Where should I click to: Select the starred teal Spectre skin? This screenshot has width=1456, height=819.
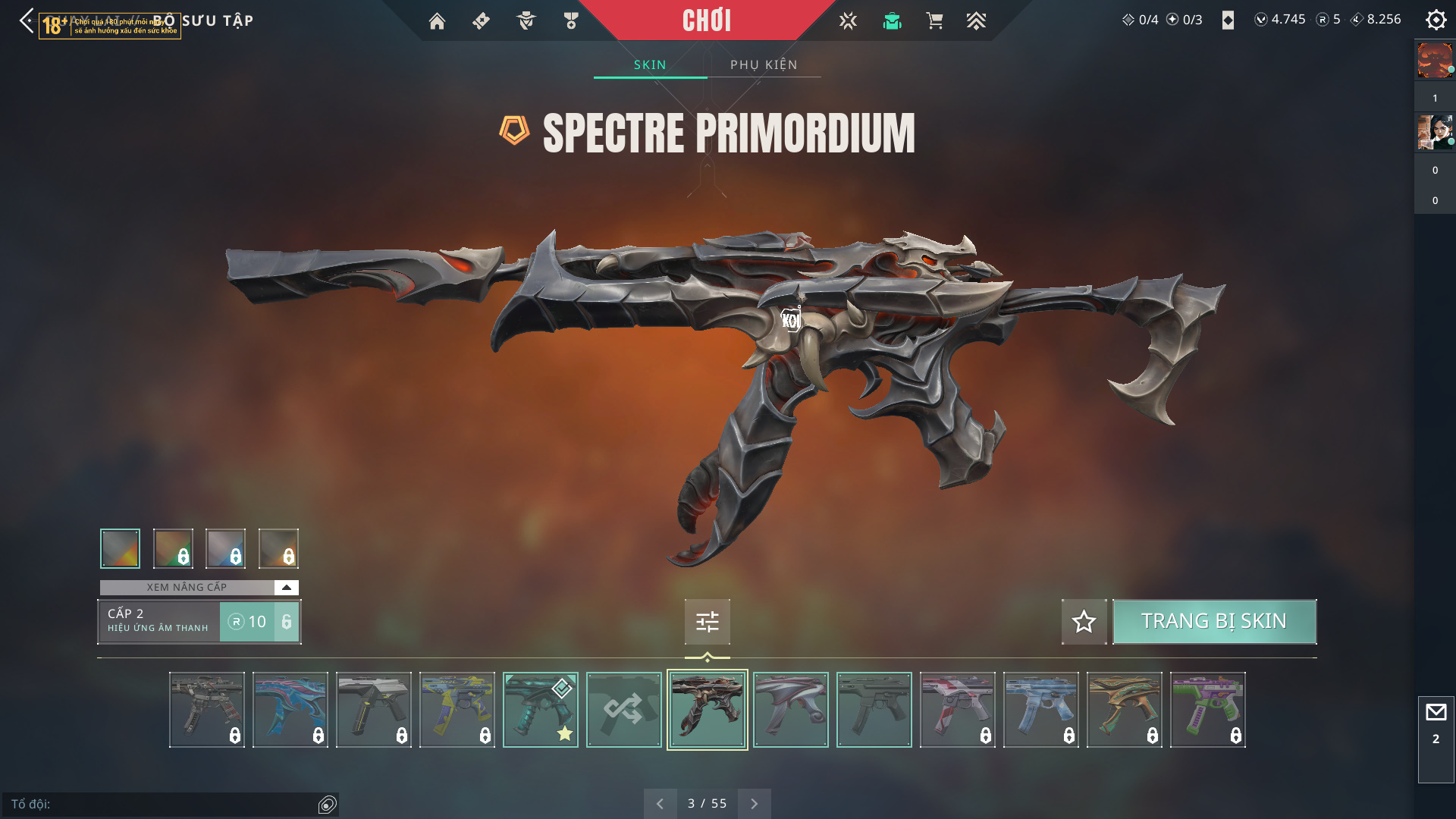click(x=540, y=710)
